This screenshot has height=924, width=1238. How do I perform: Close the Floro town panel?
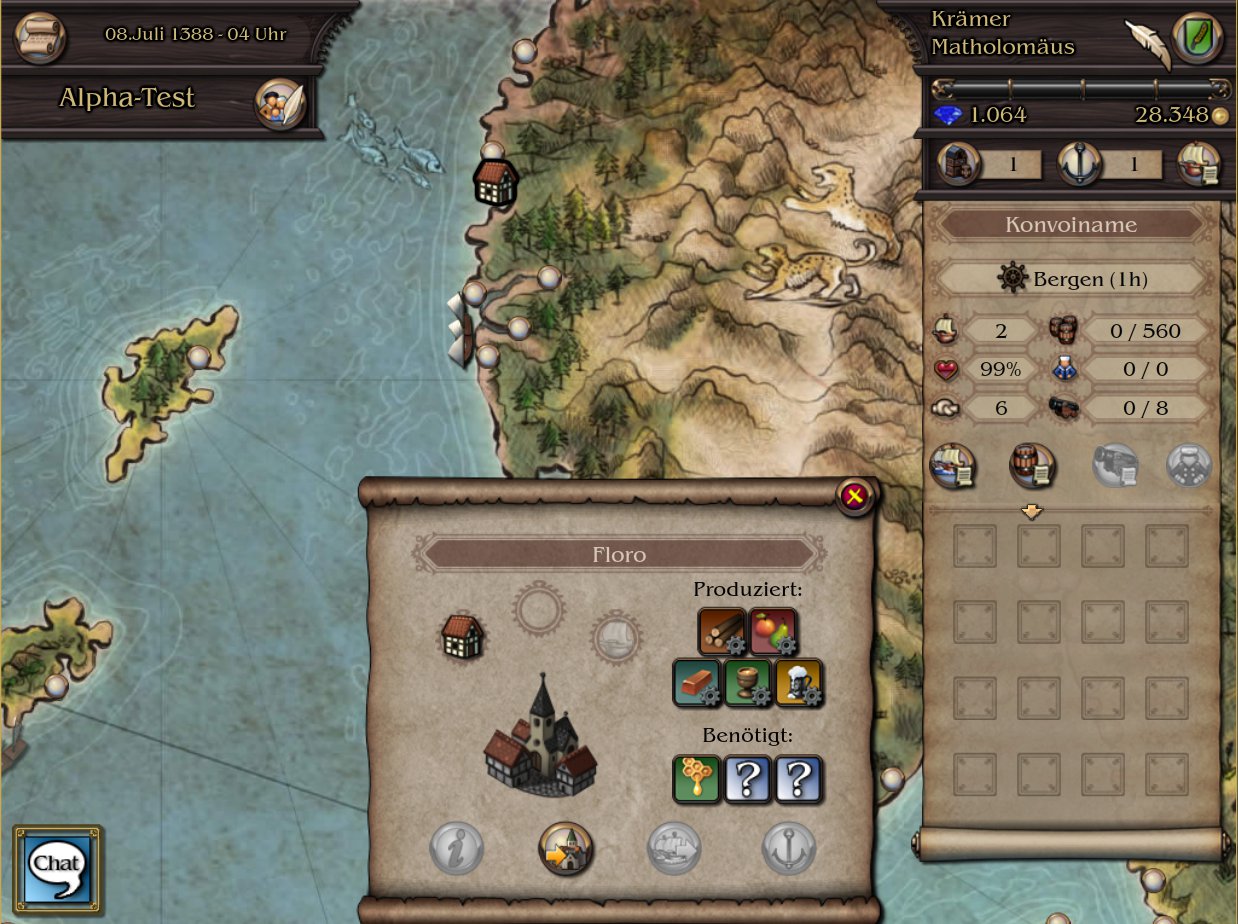coord(853,496)
